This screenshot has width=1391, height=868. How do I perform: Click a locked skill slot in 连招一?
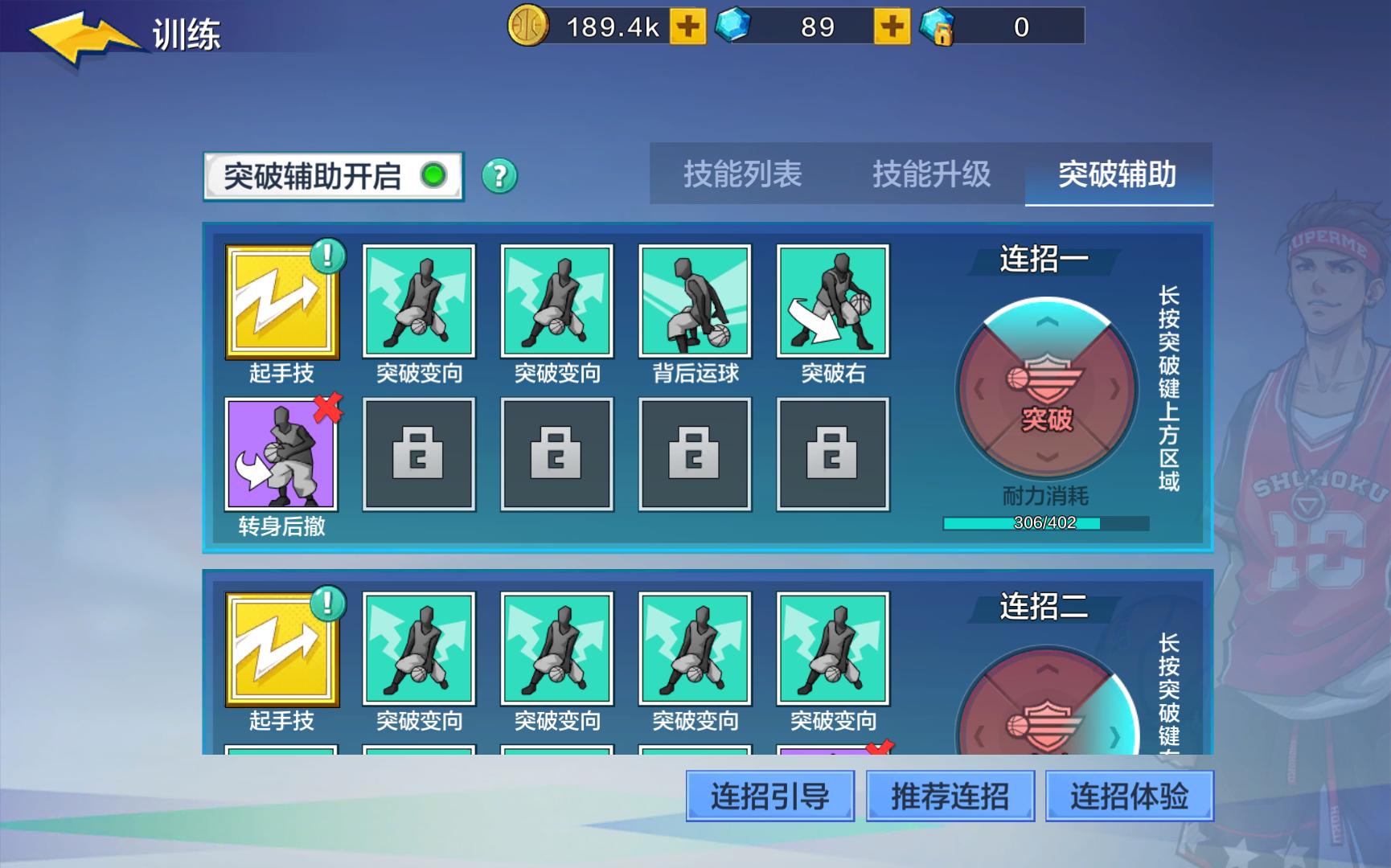pyautogui.click(x=419, y=452)
